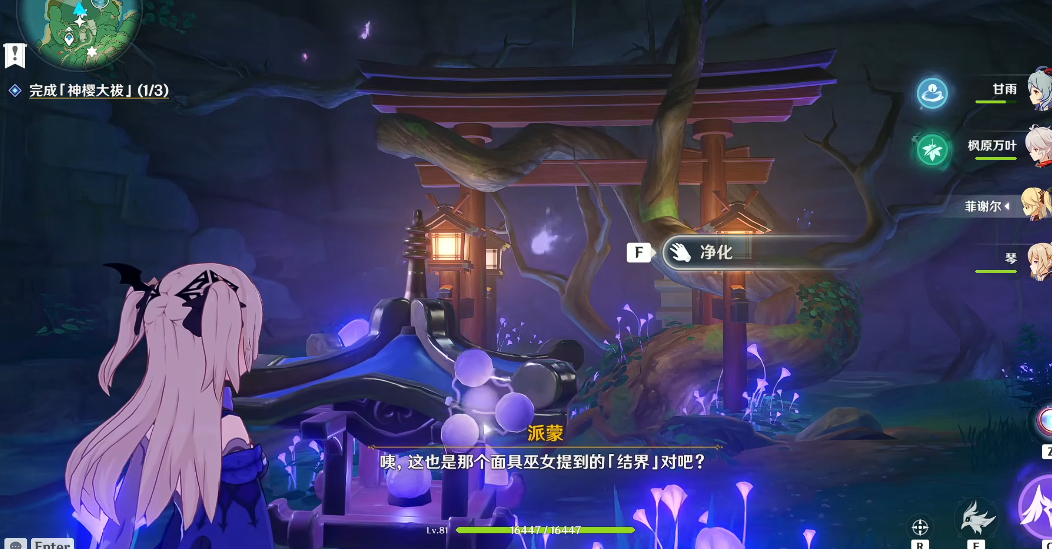Unleash the purple wing elemental burst
The width and height of the screenshot is (1052, 549).
point(1038,506)
